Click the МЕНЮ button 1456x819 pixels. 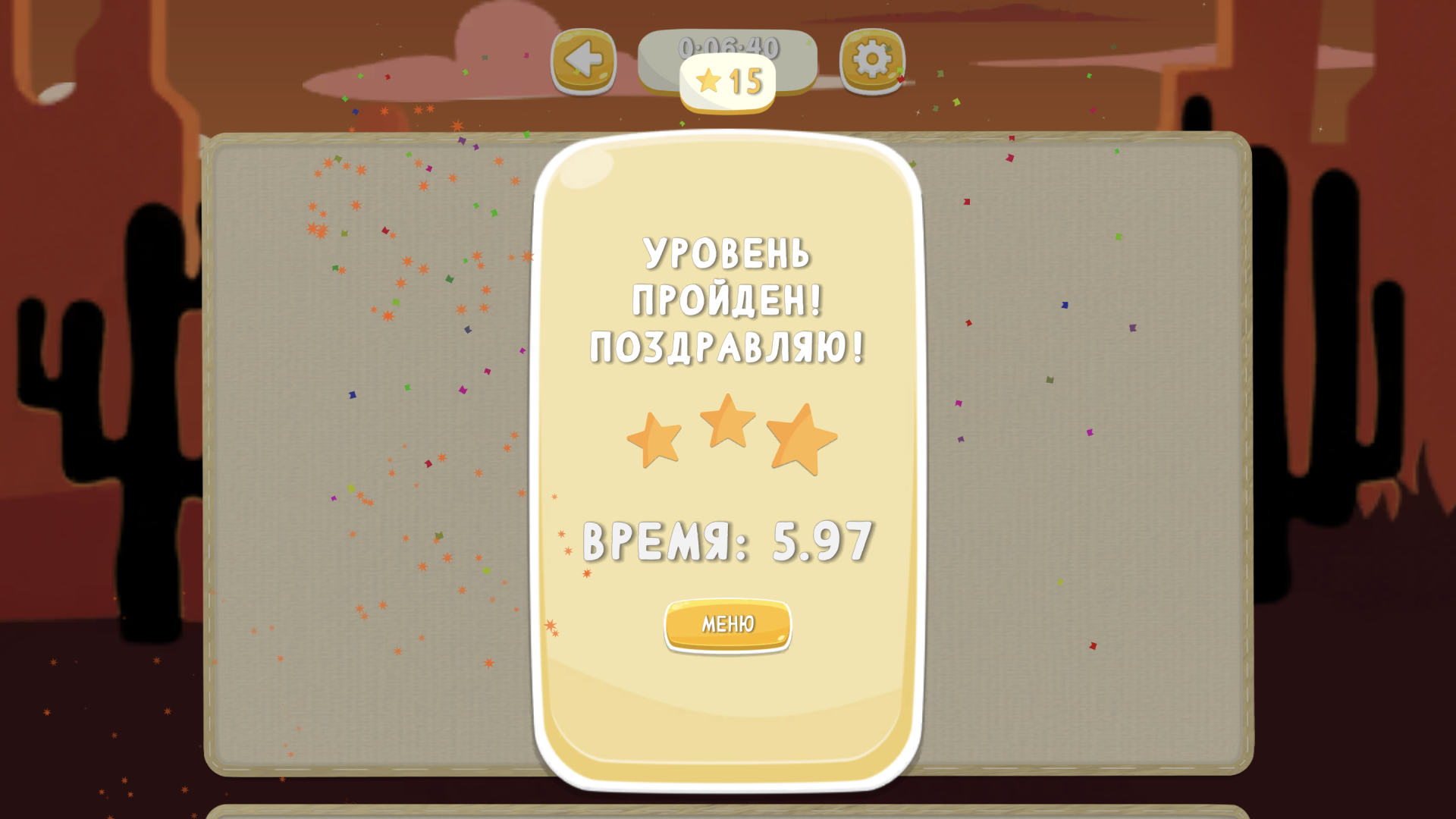(727, 624)
